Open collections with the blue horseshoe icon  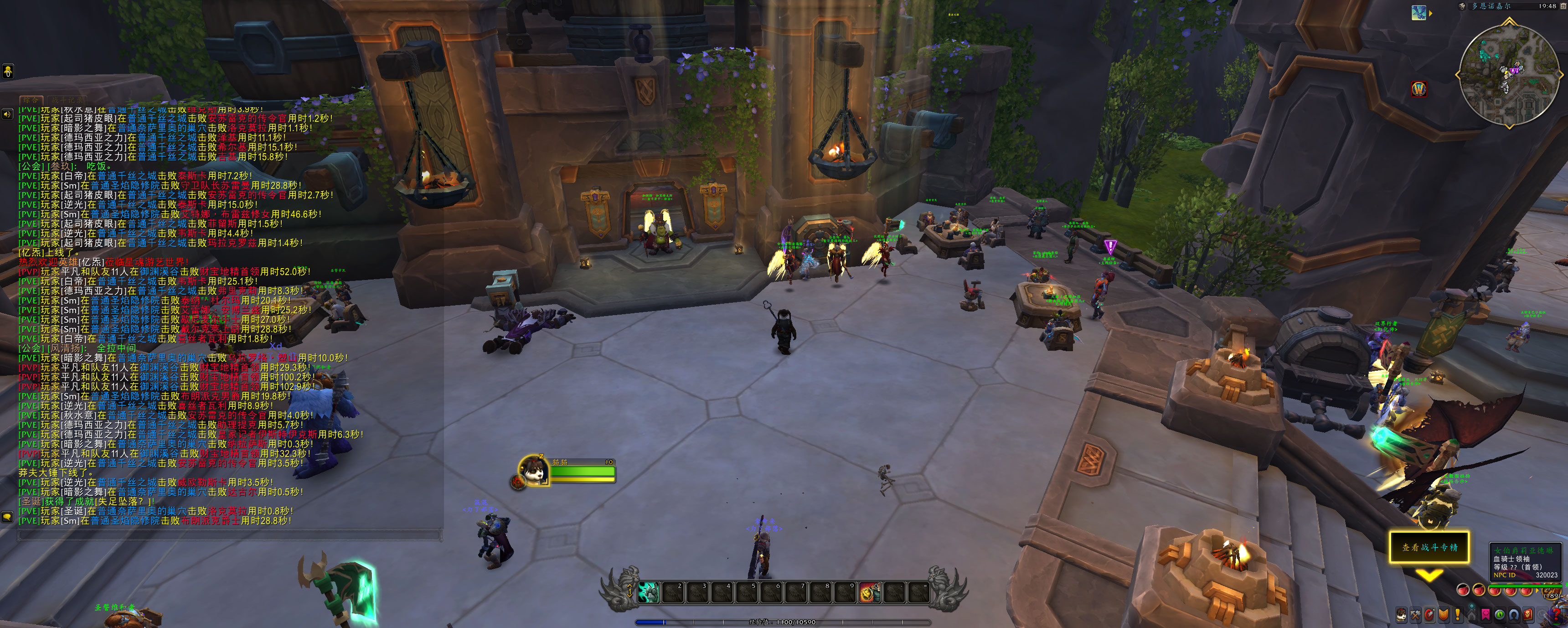pos(1513,615)
